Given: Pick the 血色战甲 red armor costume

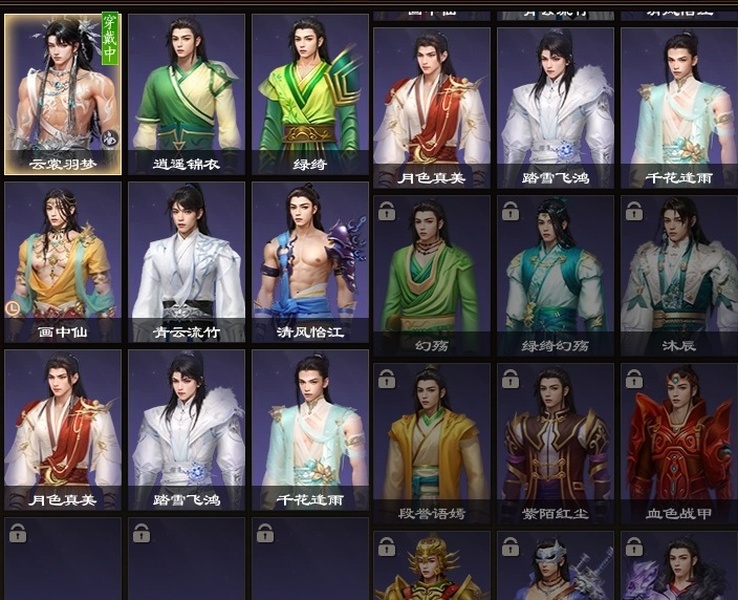Looking at the screenshot, I should coord(679,442).
